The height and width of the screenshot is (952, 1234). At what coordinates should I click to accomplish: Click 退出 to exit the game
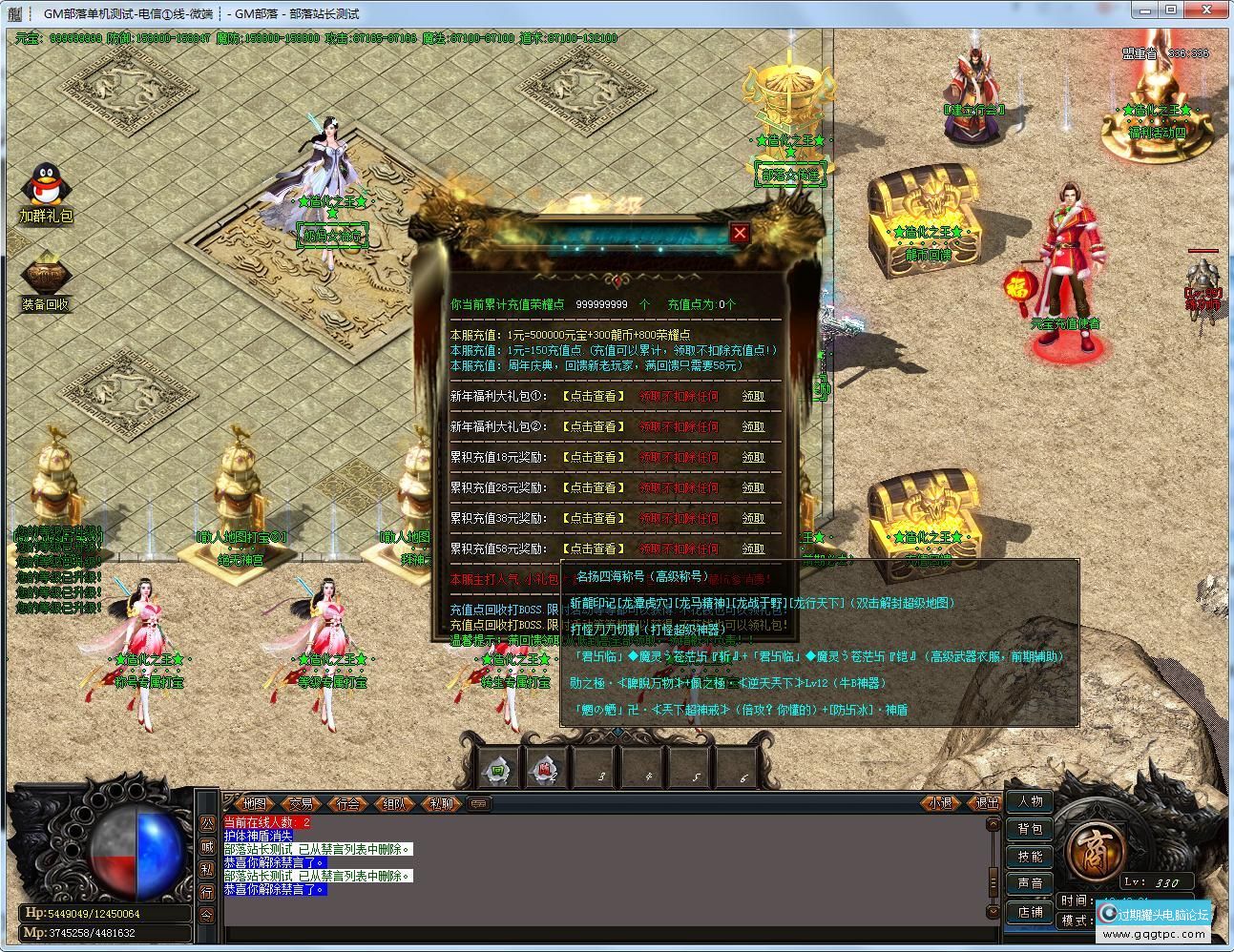987,804
